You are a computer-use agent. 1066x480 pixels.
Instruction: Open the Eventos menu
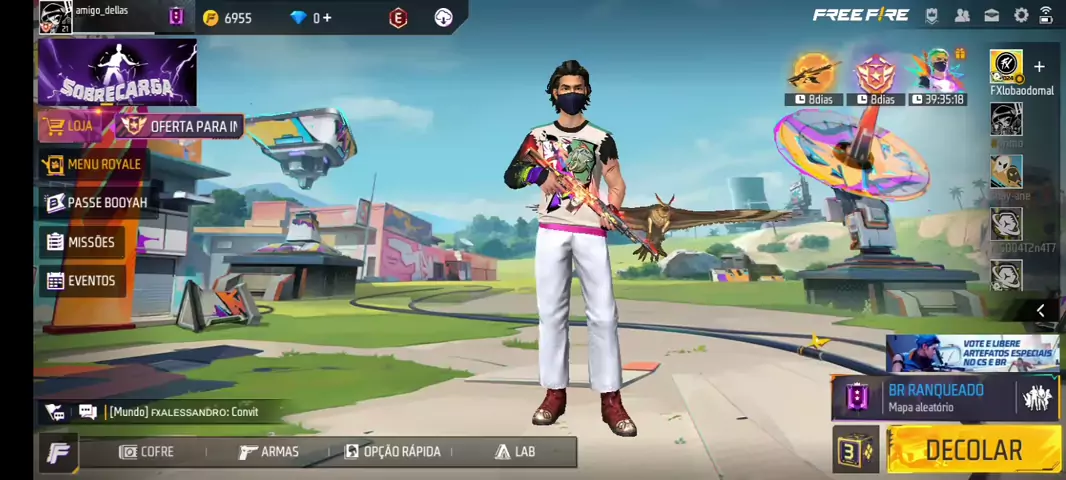(81, 281)
